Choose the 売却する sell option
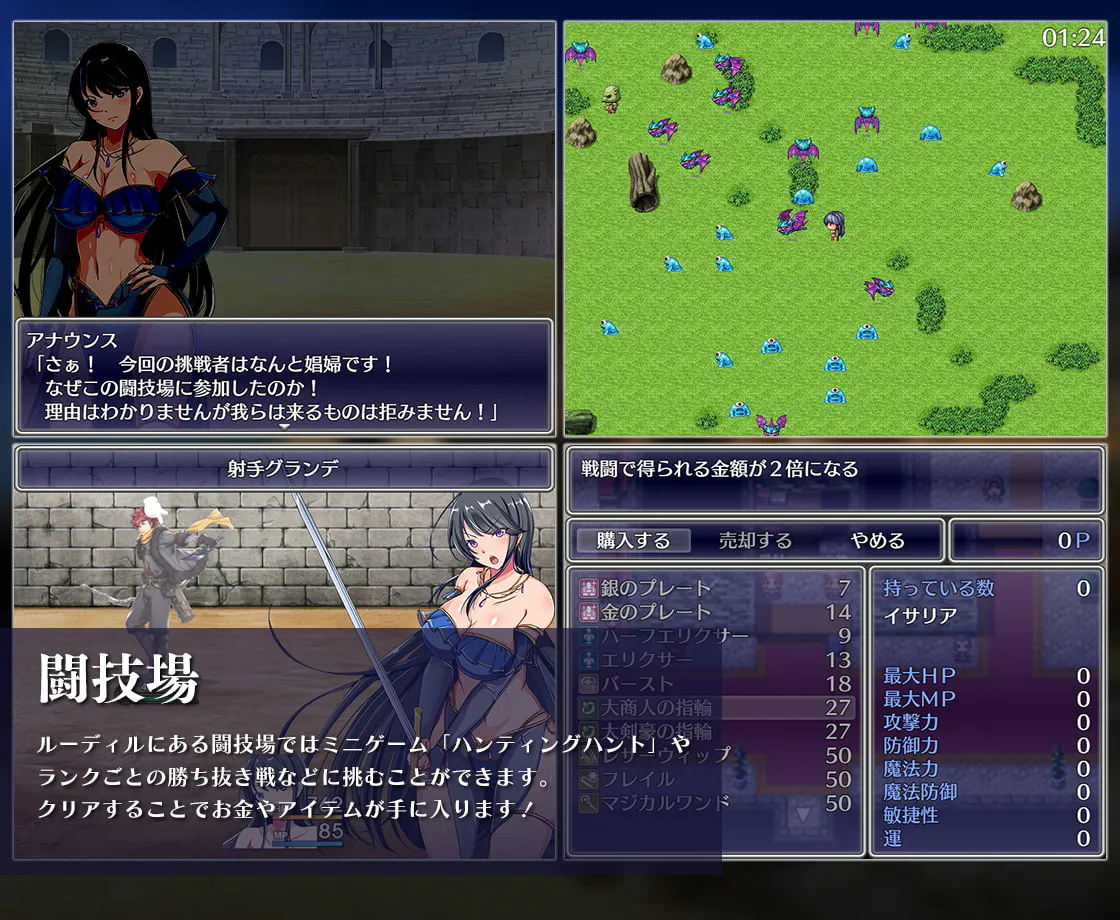This screenshot has height=920, width=1120. coord(755,541)
